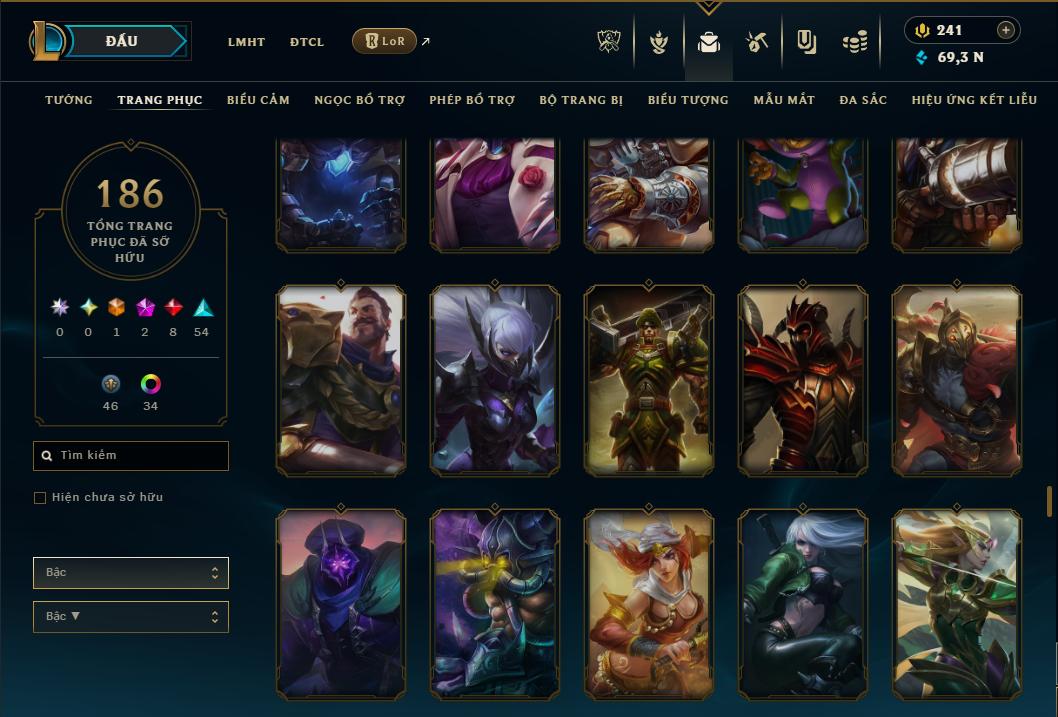Toggle the Hiện chưa sở hữu checkbox
Screen dimensions: 1058x717
pyautogui.click(x=40, y=498)
